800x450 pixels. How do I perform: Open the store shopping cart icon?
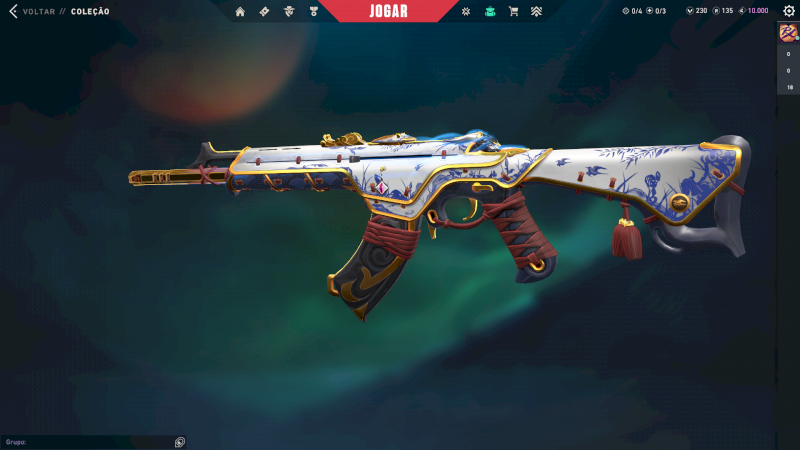pyautogui.click(x=513, y=11)
